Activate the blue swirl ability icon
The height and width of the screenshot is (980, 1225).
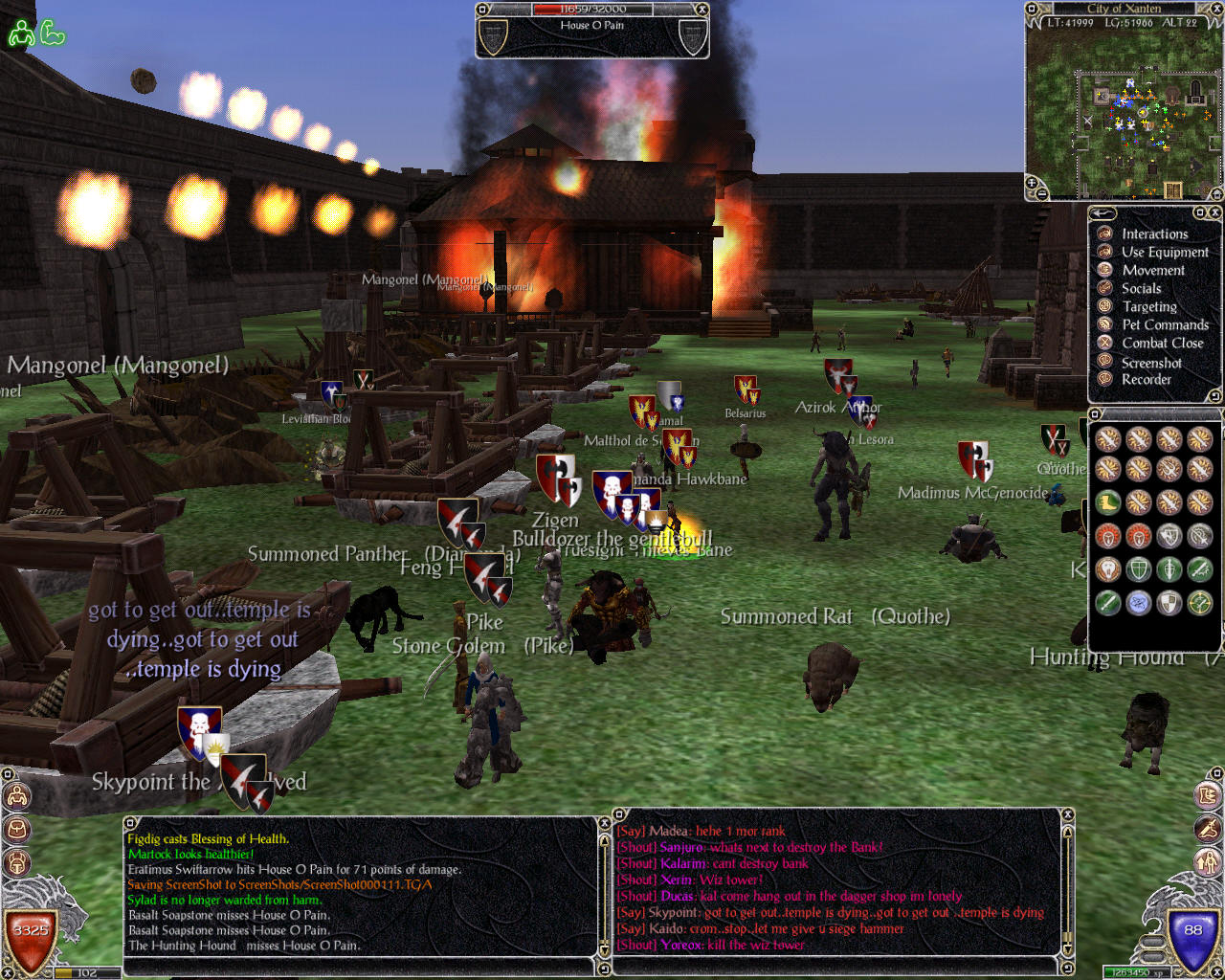tap(1139, 602)
